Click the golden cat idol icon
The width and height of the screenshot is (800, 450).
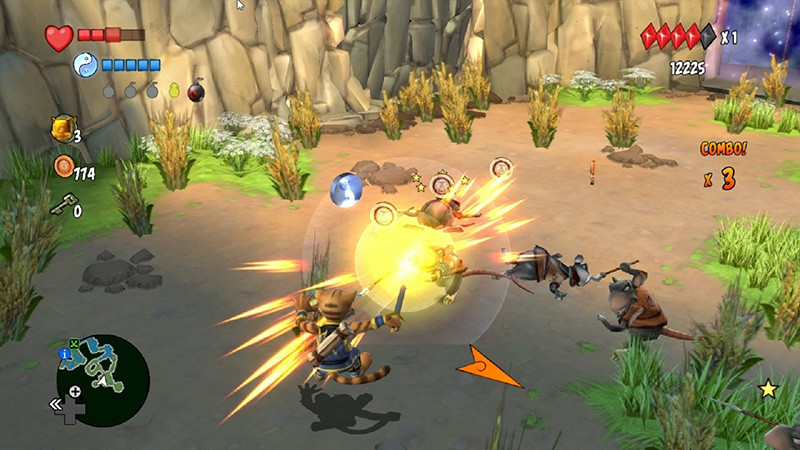pyautogui.click(x=60, y=129)
